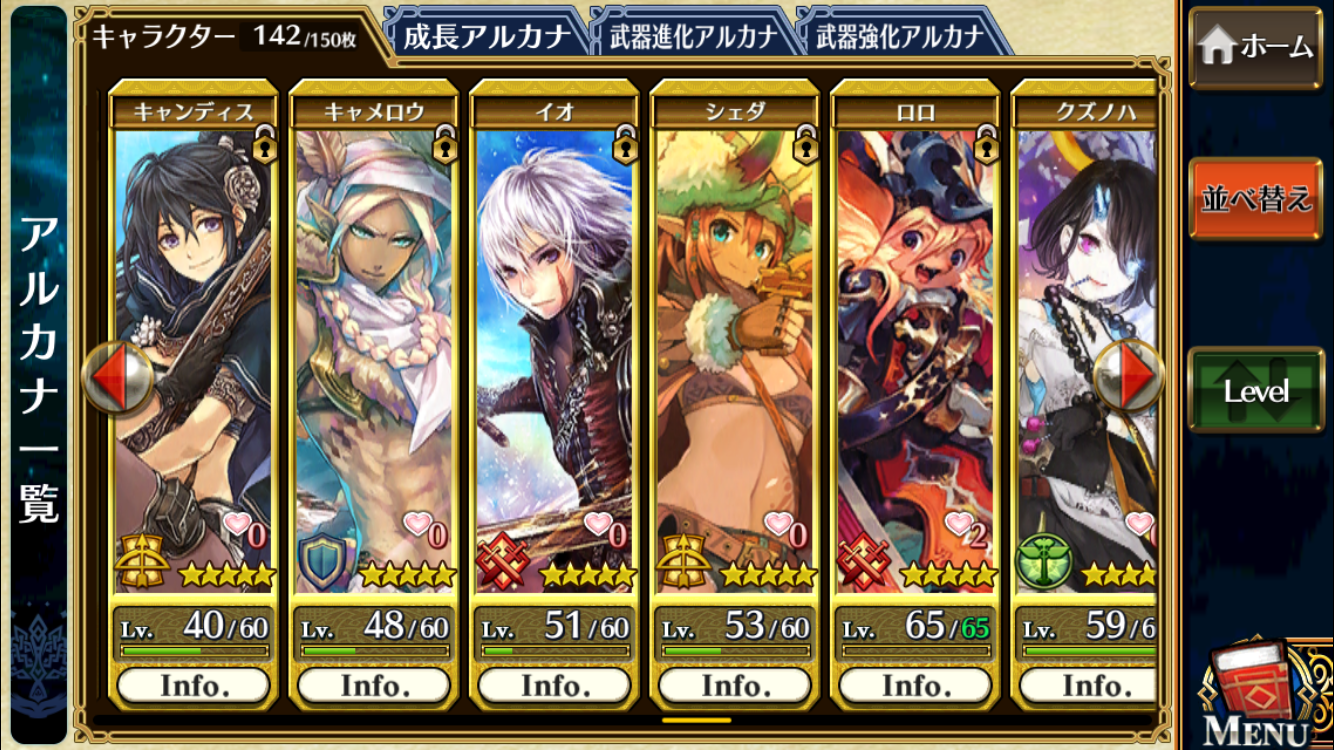This screenshot has height=750, width=1334.
Task: Go to the ホーム home screen
Action: click(1255, 47)
